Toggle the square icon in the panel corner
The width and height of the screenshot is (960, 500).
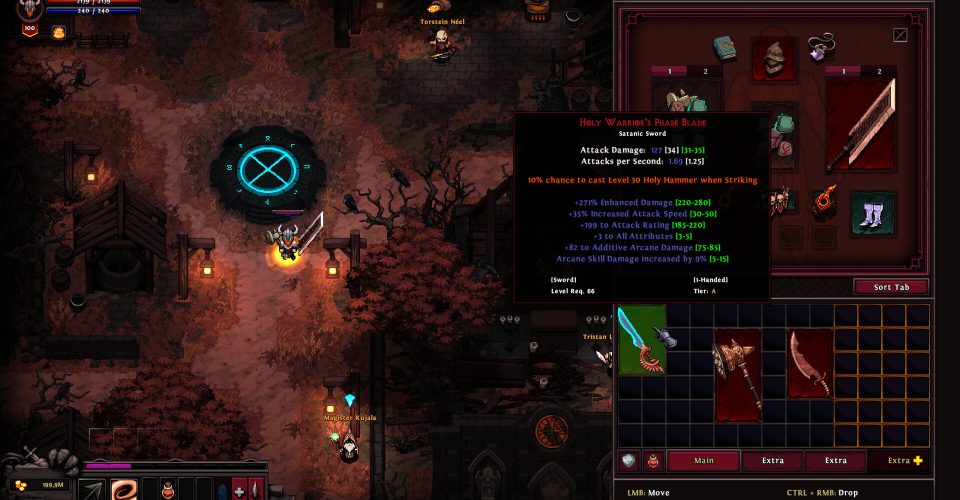pyautogui.click(x=900, y=35)
